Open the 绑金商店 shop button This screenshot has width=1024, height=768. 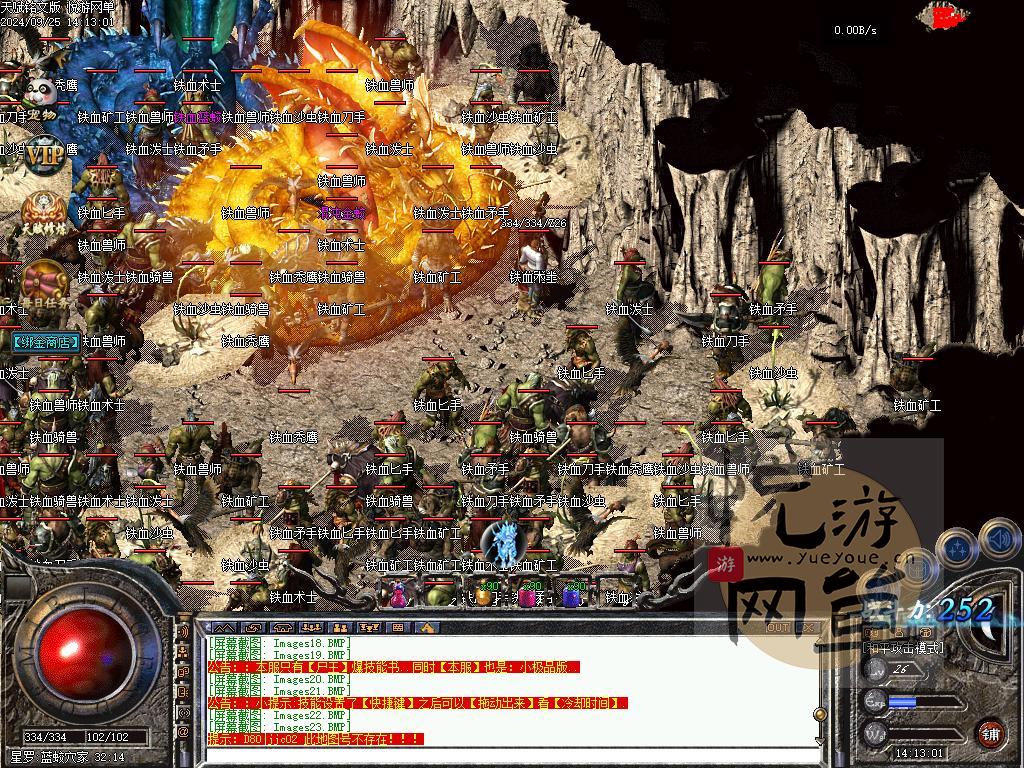[x=47, y=342]
